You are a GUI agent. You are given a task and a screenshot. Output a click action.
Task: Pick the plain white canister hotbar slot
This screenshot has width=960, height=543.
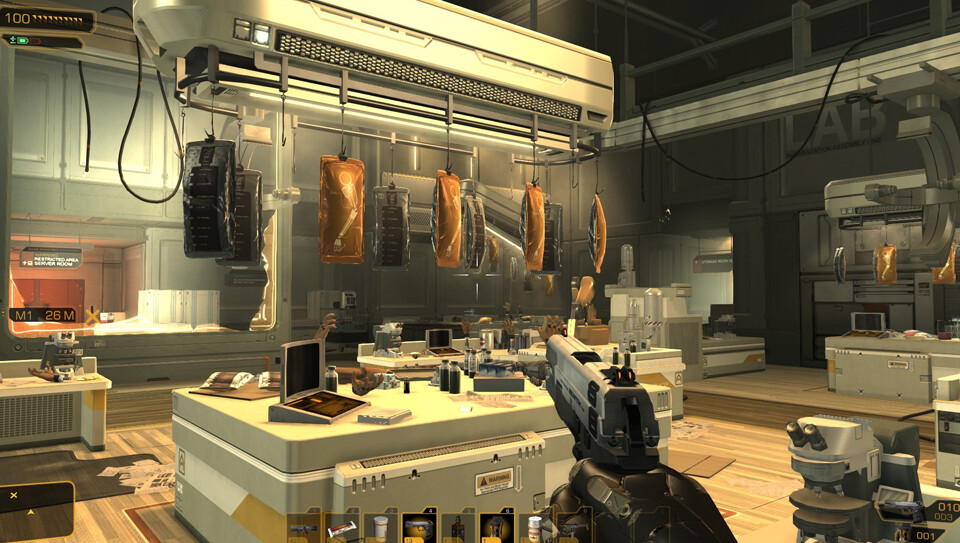380,527
